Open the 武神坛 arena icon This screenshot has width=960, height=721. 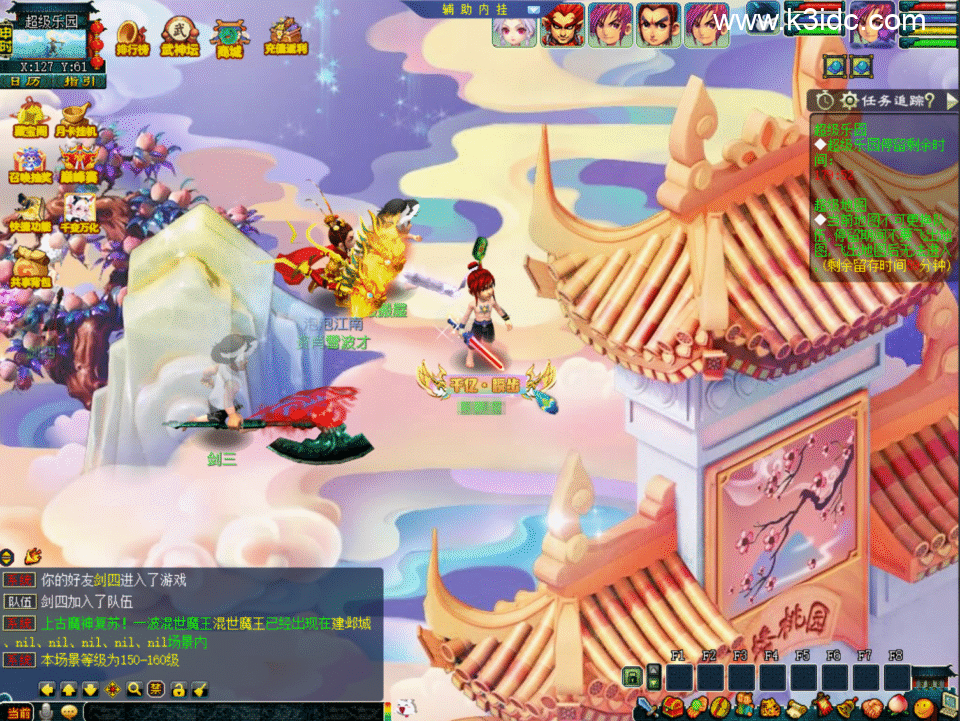tap(180, 37)
